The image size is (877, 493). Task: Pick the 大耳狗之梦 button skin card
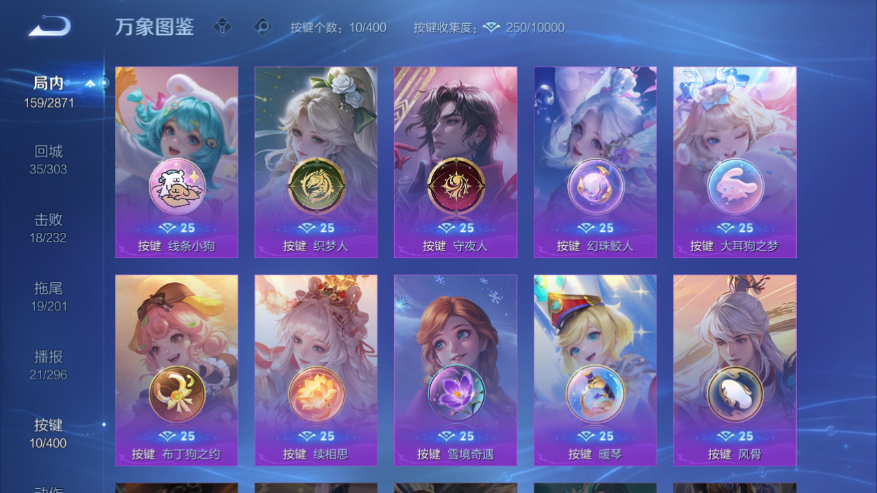[734, 162]
